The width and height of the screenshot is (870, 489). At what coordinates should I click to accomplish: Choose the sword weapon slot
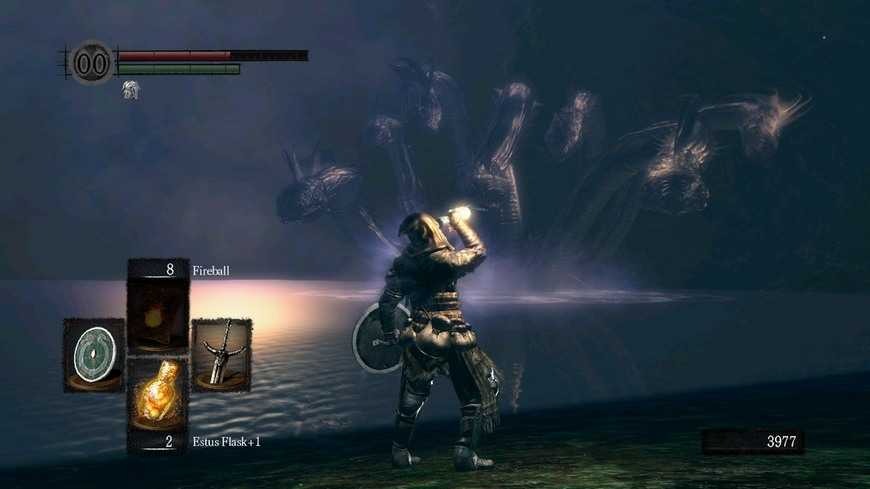pyautogui.click(x=221, y=354)
